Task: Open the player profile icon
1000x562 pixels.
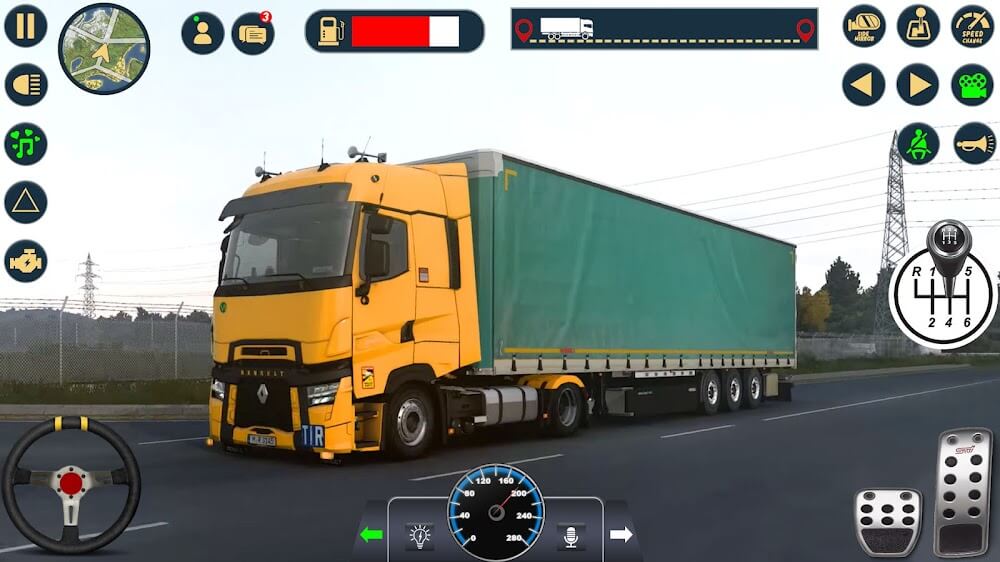Action: pyautogui.click(x=202, y=33)
